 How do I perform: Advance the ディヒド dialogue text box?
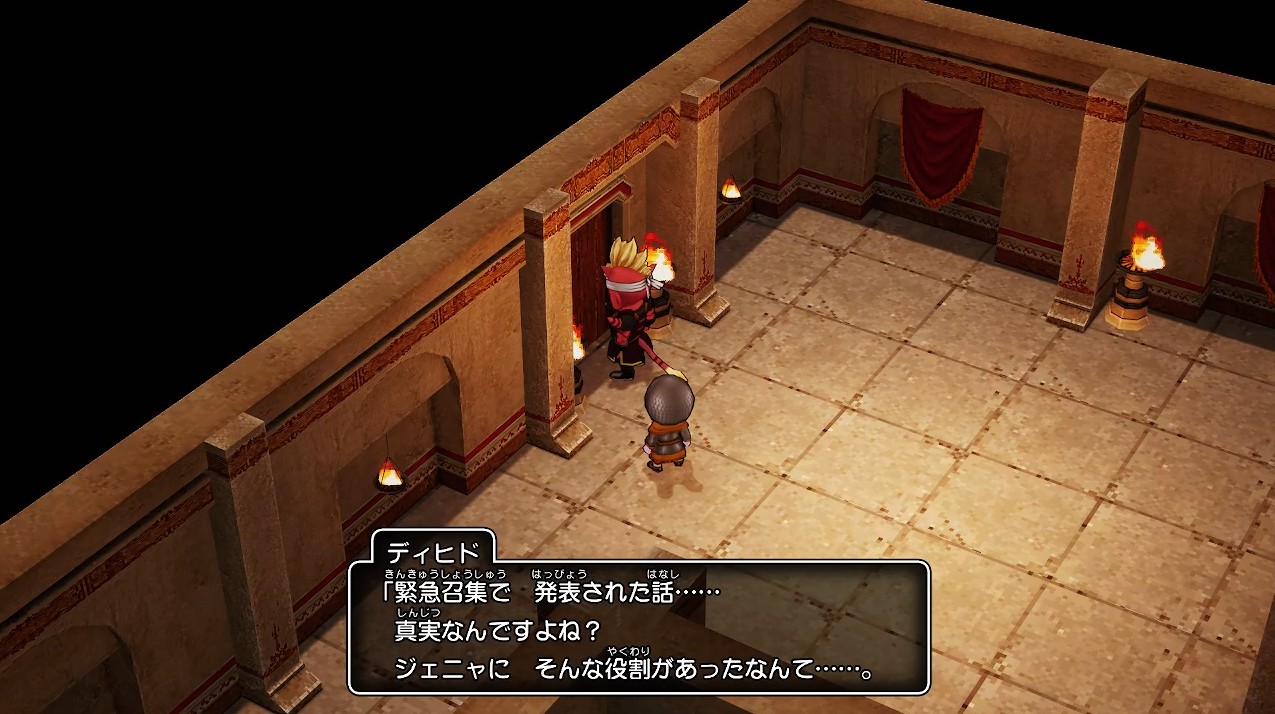(x=638, y=627)
